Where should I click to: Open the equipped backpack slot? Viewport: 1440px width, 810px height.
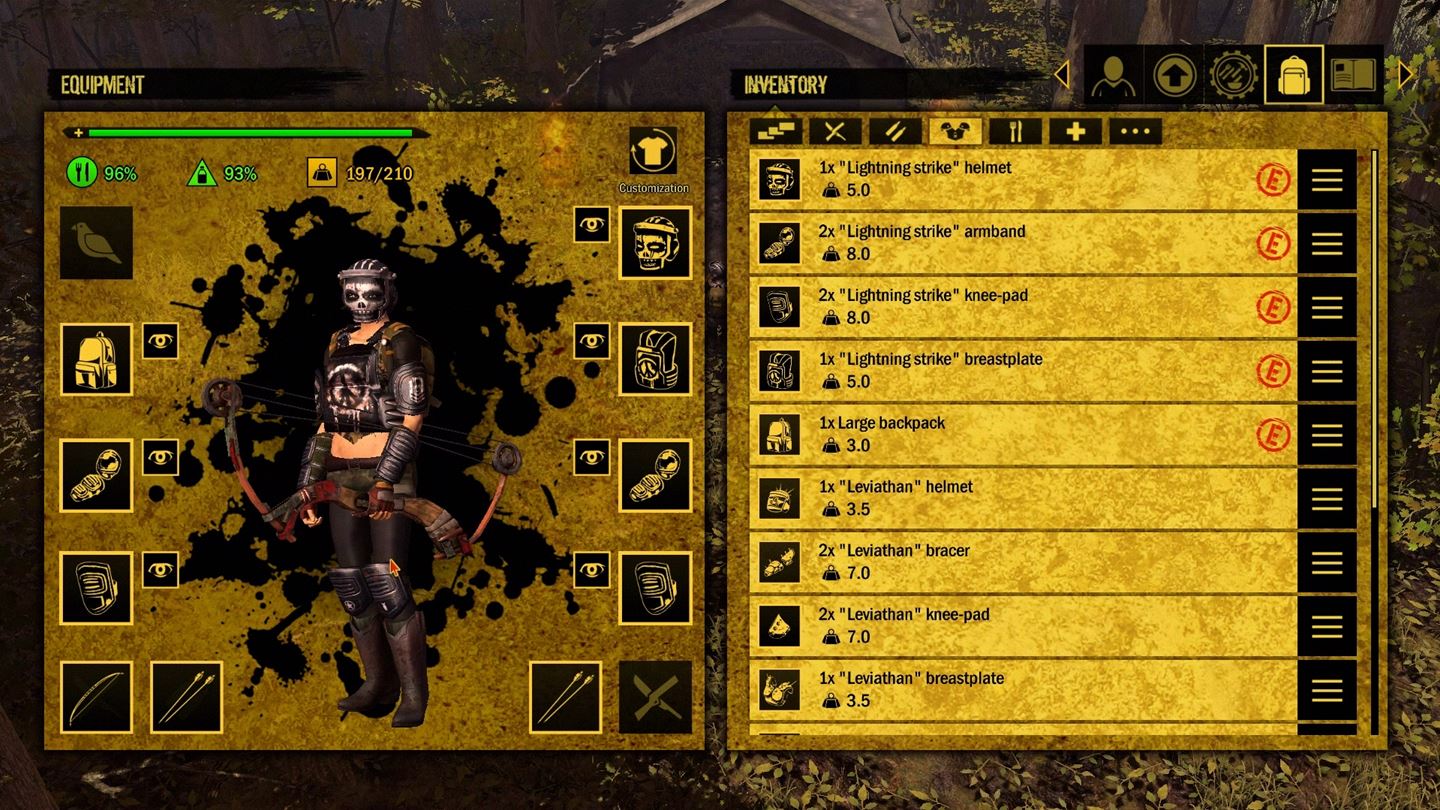click(96, 361)
